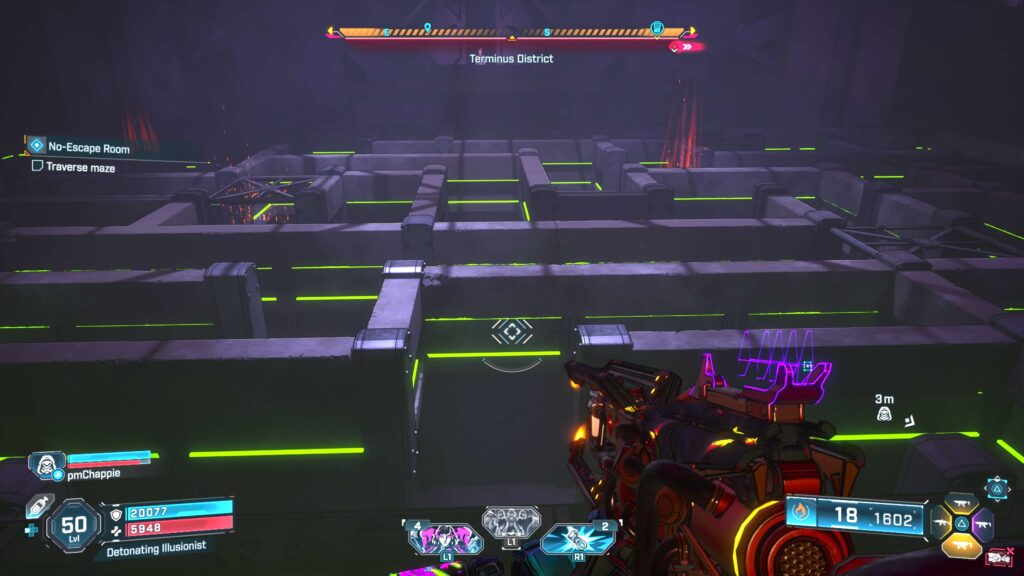1024x576 pixels.
Task: Open the compass bar at top
Action: [511, 33]
